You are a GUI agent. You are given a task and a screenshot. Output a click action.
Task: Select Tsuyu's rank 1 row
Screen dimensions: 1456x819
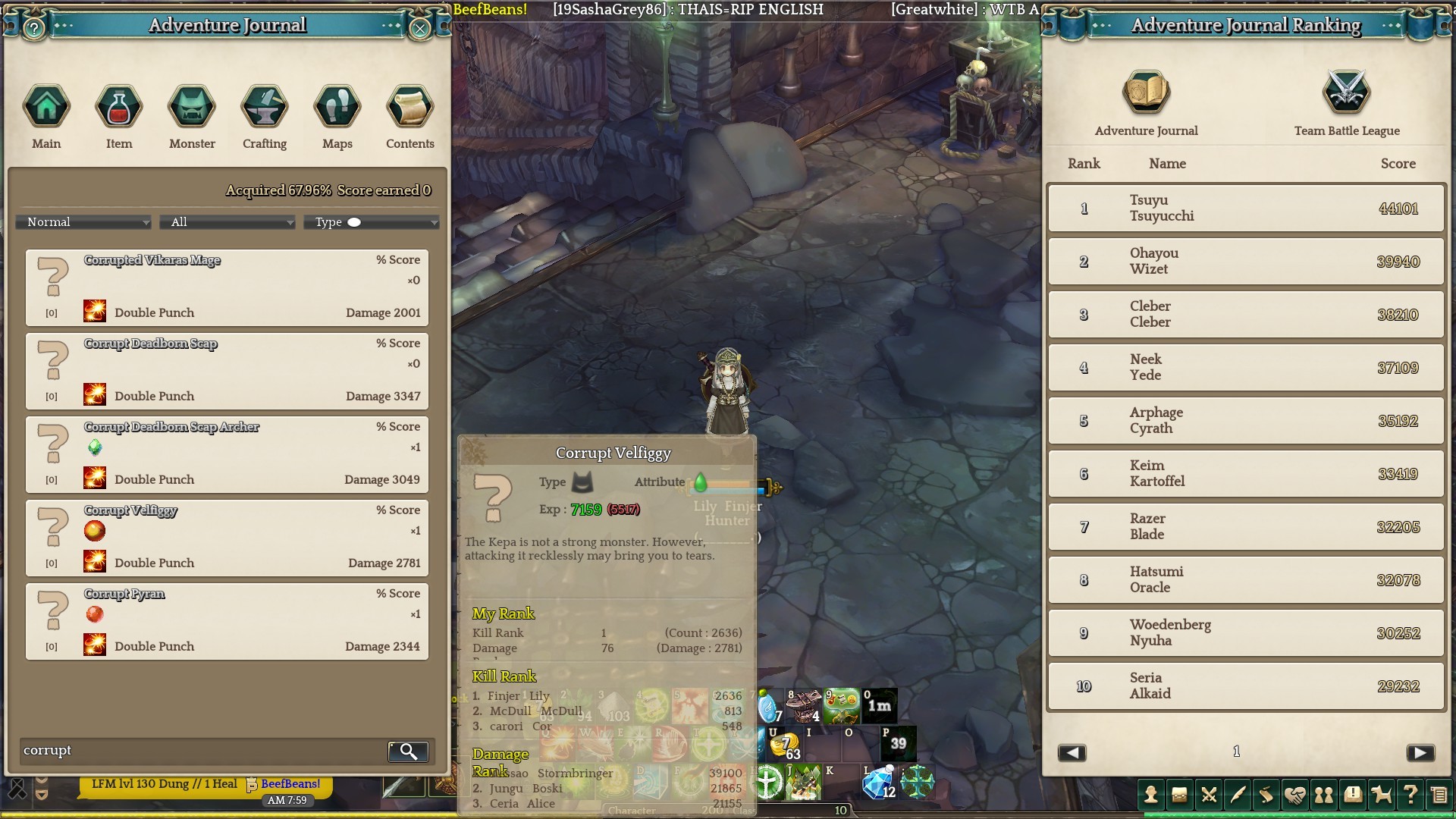coord(1246,209)
